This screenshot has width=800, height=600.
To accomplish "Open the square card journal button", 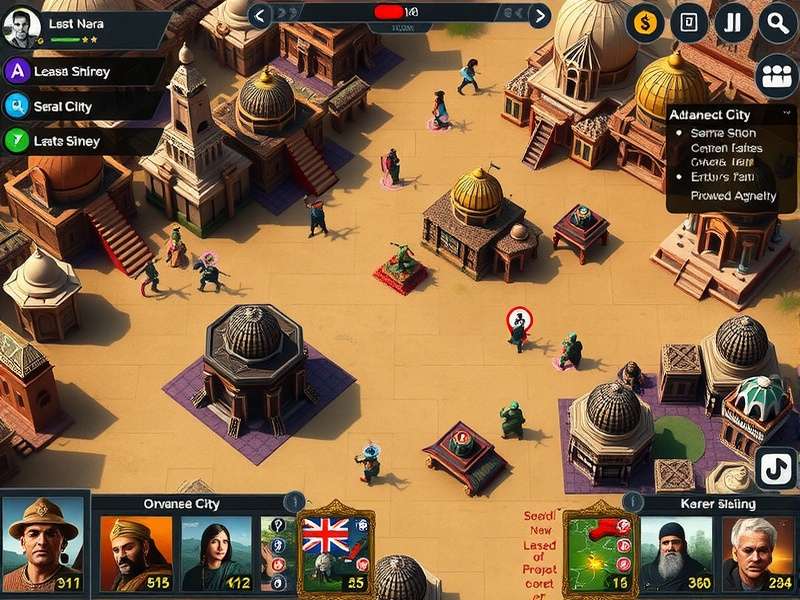I will (x=689, y=23).
